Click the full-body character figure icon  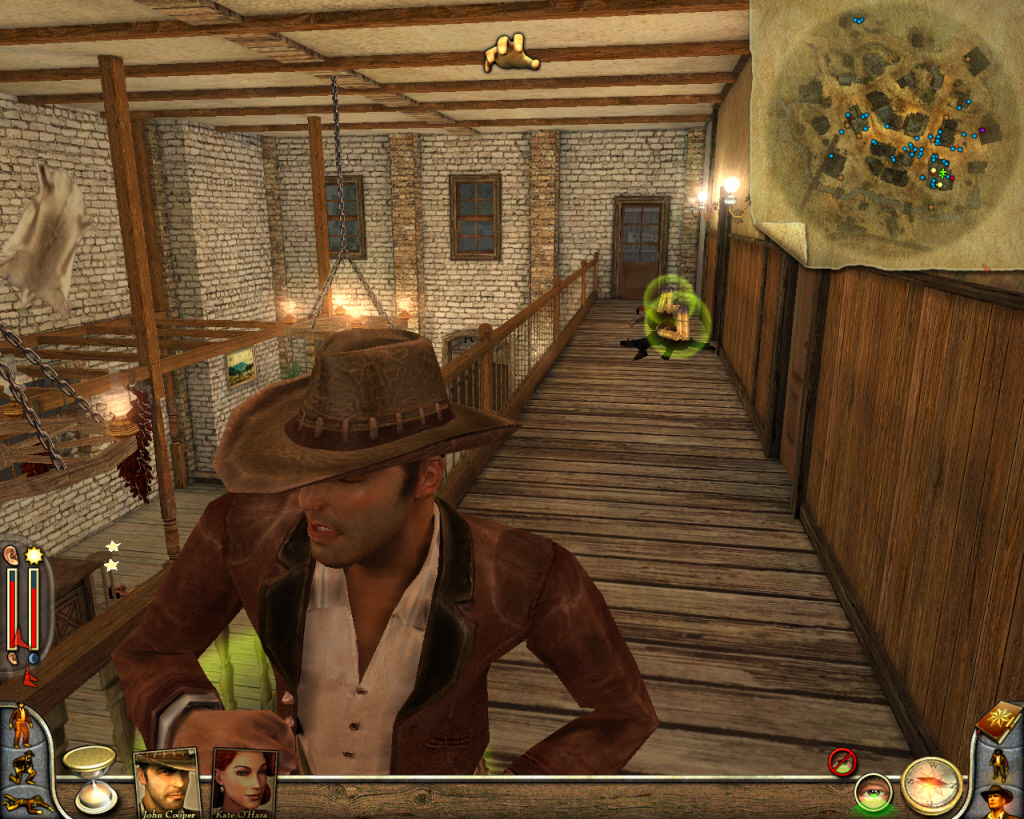tap(998, 764)
